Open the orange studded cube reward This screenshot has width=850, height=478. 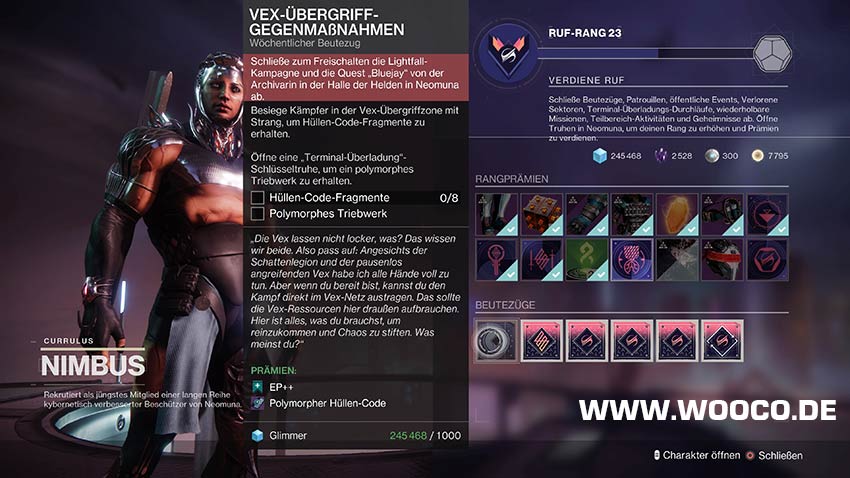tap(541, 214)
